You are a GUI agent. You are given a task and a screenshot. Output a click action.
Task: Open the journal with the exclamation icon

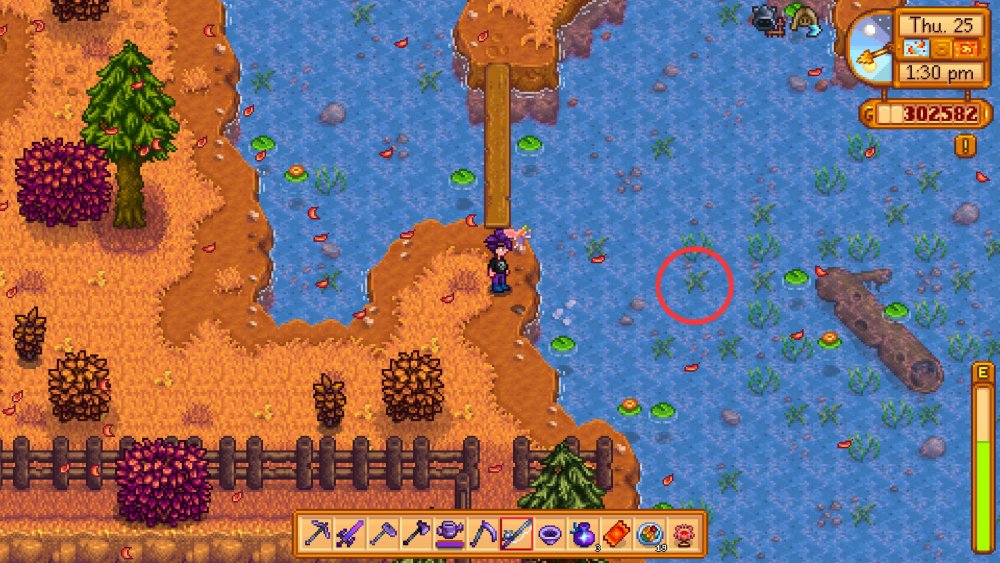tap(966, 145)
